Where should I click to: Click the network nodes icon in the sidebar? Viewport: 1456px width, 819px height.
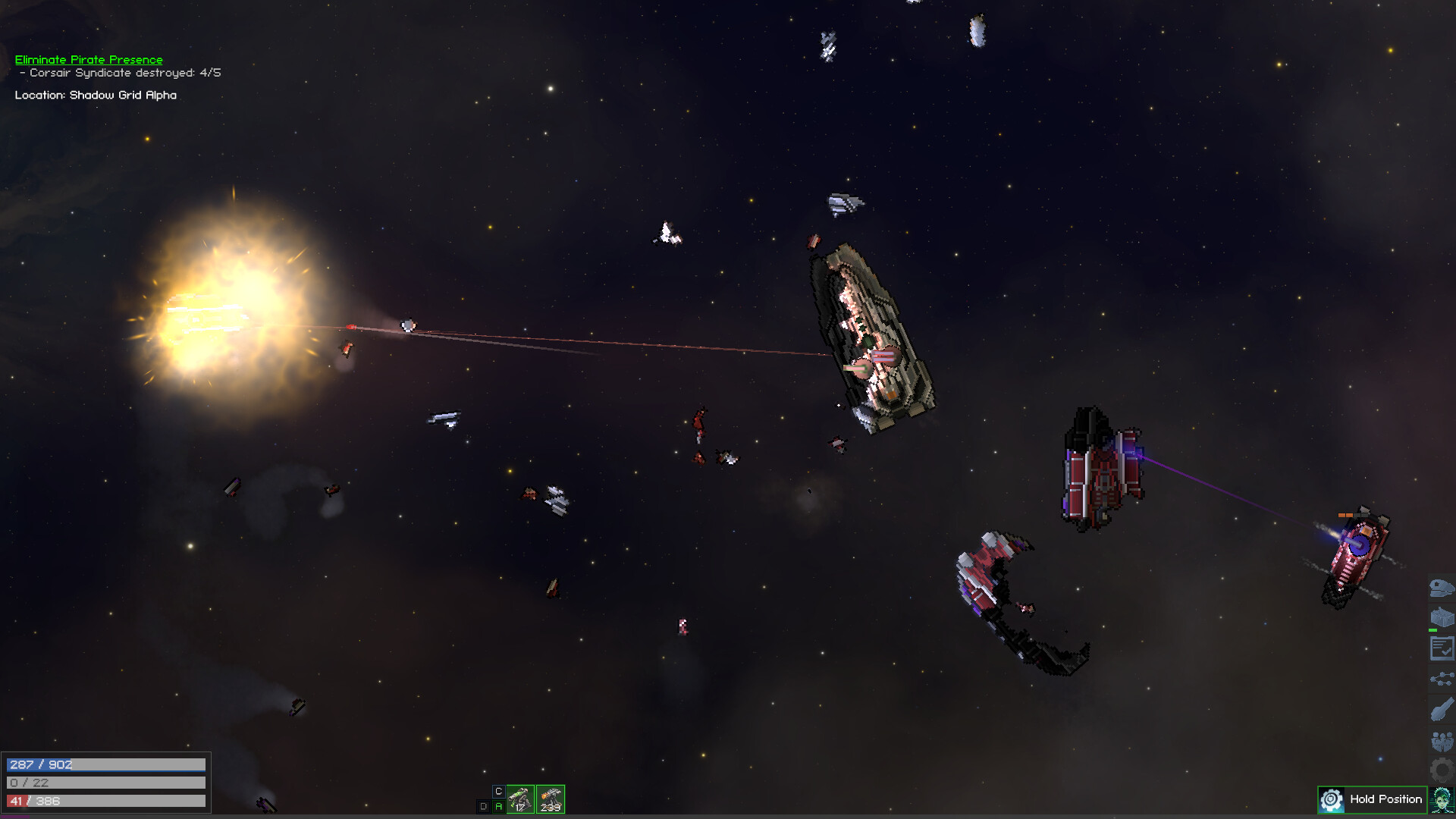[1442, 679]
